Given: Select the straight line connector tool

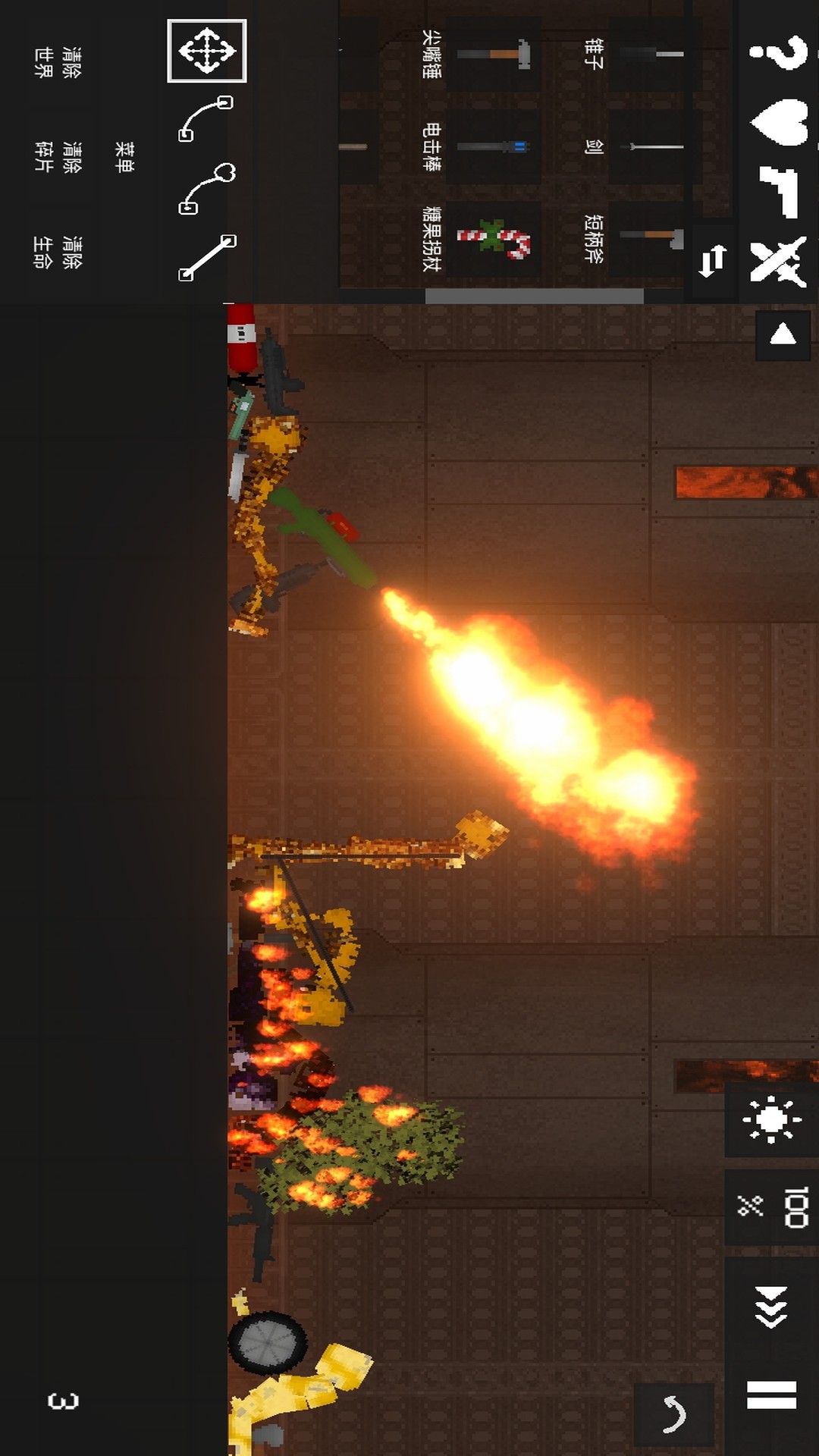Looking at the screenshot, I should coord(206,258).
